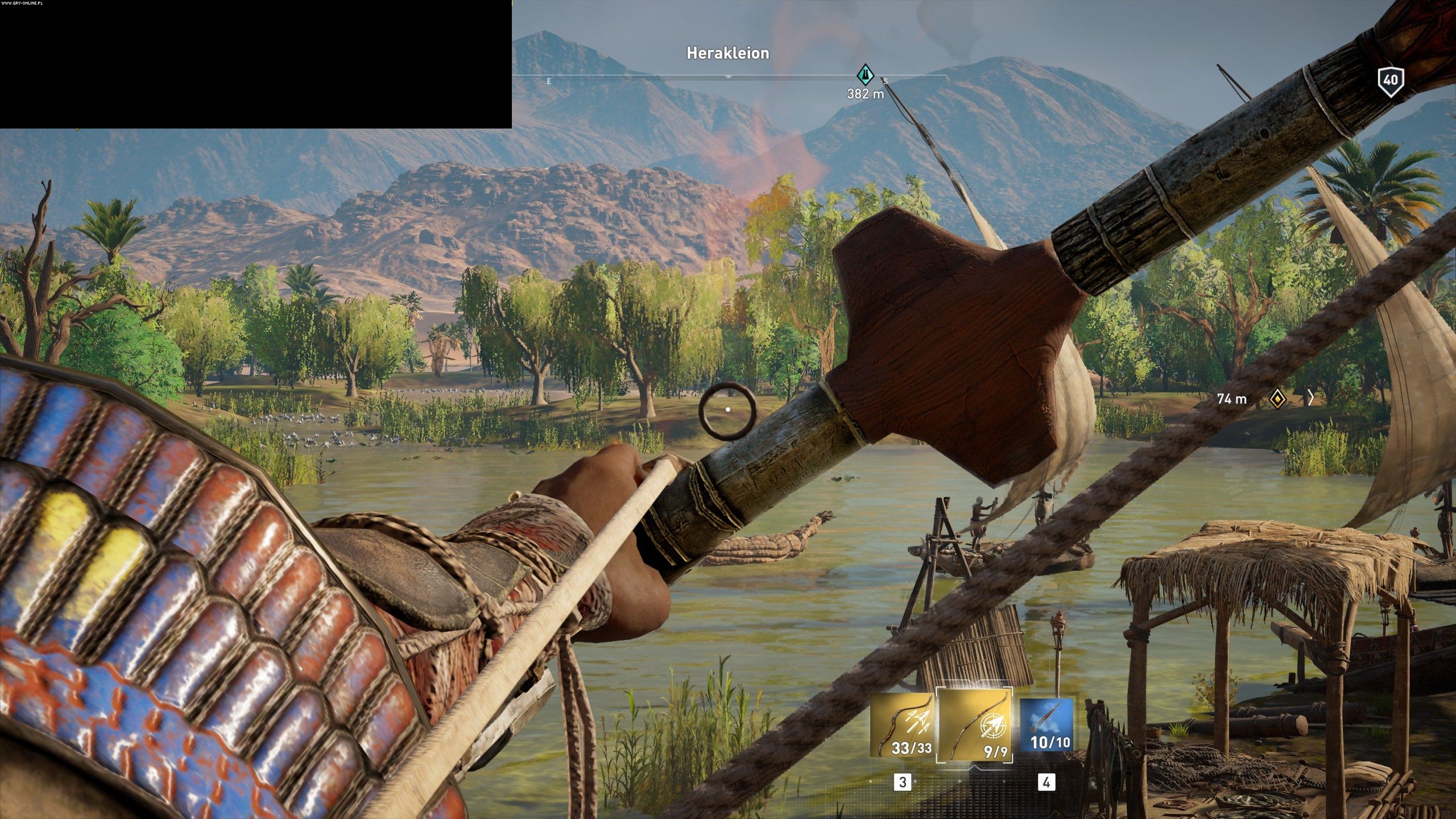Click the teal quest marker on compass
1456x819 pixels.
[x=865, y=75]
